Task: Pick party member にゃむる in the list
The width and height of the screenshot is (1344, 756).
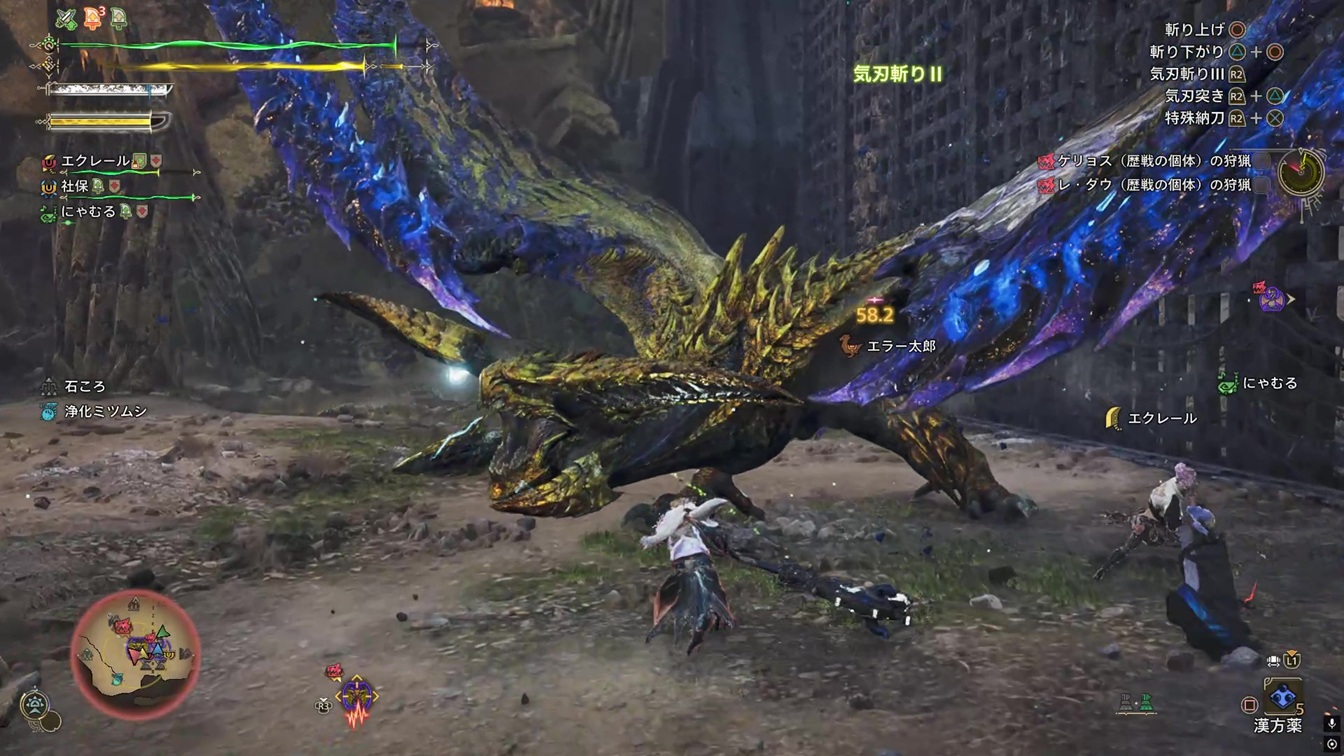Action: [88, 212]
